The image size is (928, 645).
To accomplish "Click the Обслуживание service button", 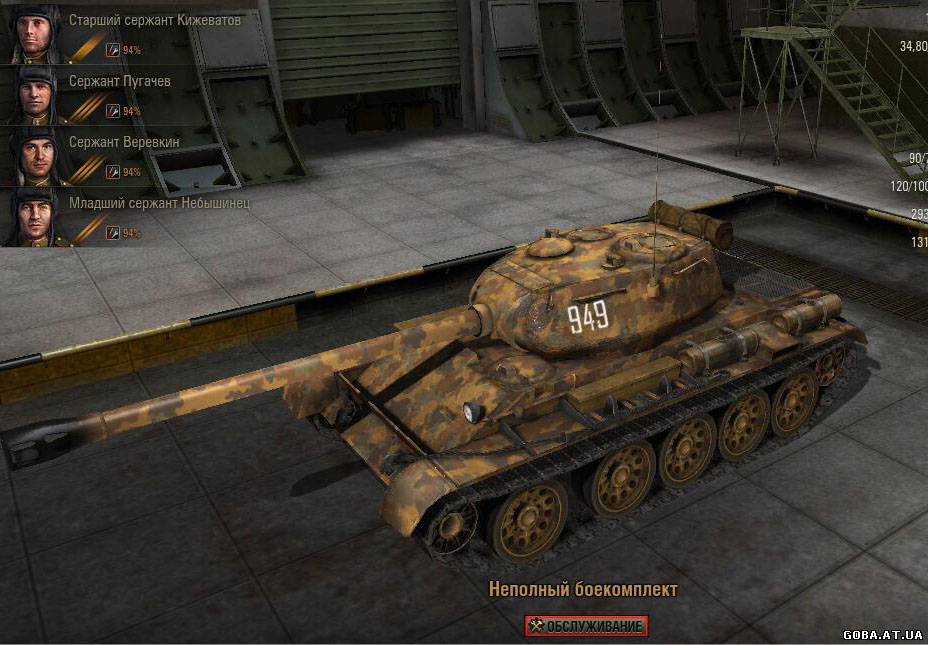I will 586,626.
